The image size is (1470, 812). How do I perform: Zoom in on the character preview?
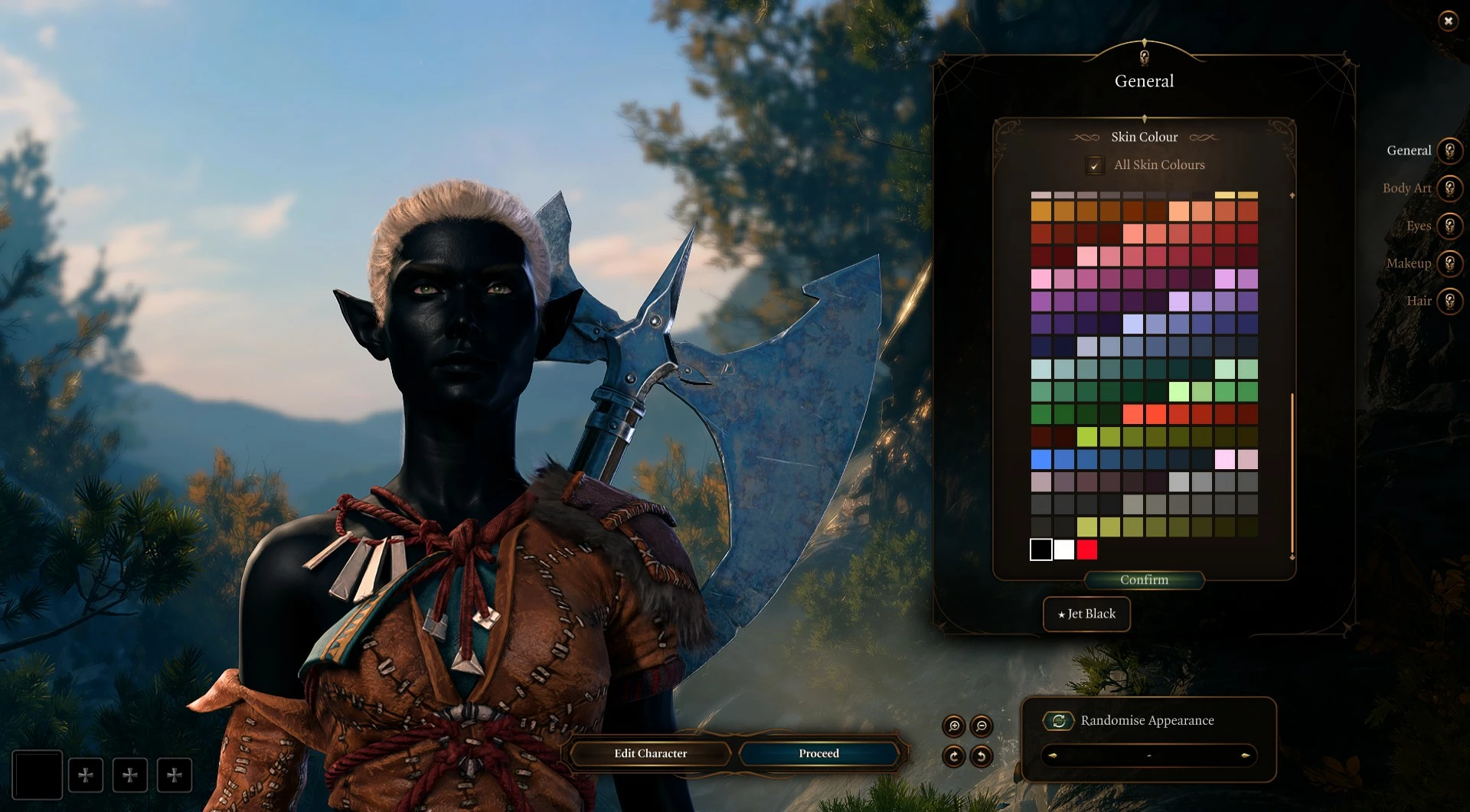(954, 726)
